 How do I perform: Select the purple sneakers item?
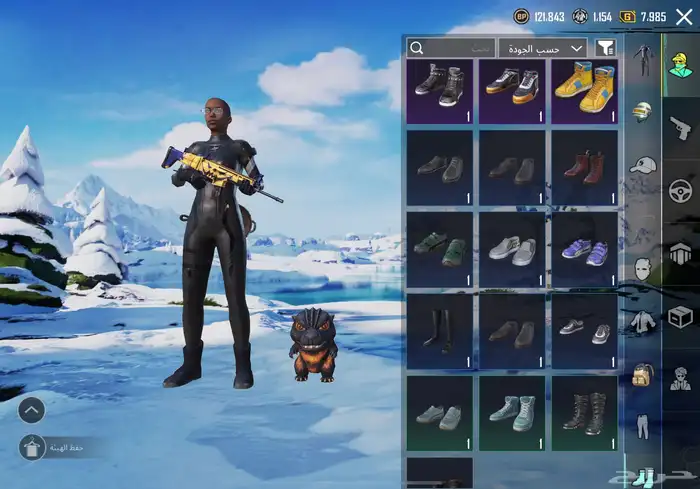click(x=584, y=250)
